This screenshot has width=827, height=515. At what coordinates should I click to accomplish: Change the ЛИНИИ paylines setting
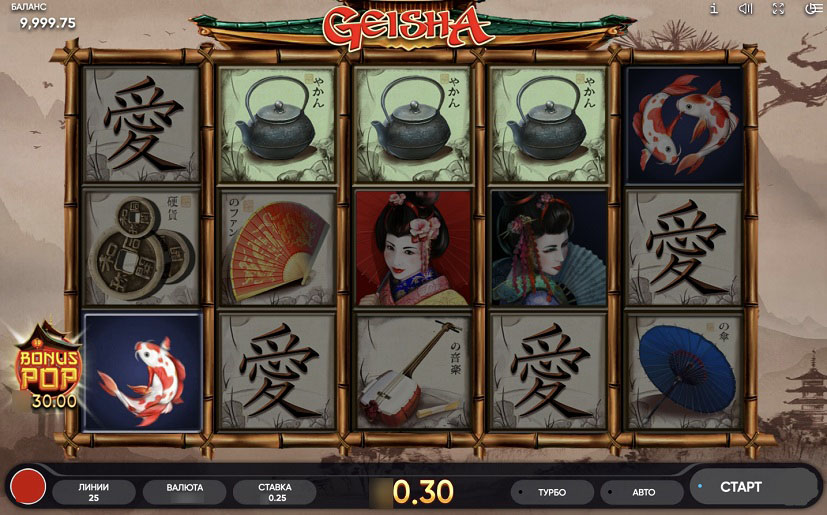(93, 492)
